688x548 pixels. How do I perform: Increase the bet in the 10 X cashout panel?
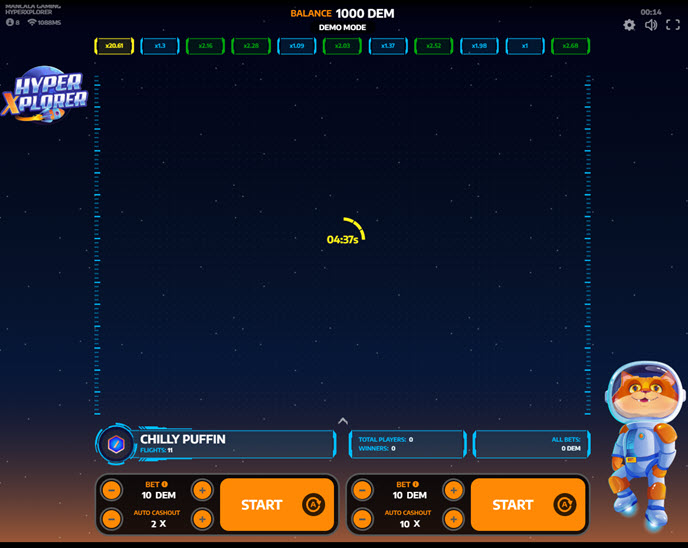tap(453, 490)
